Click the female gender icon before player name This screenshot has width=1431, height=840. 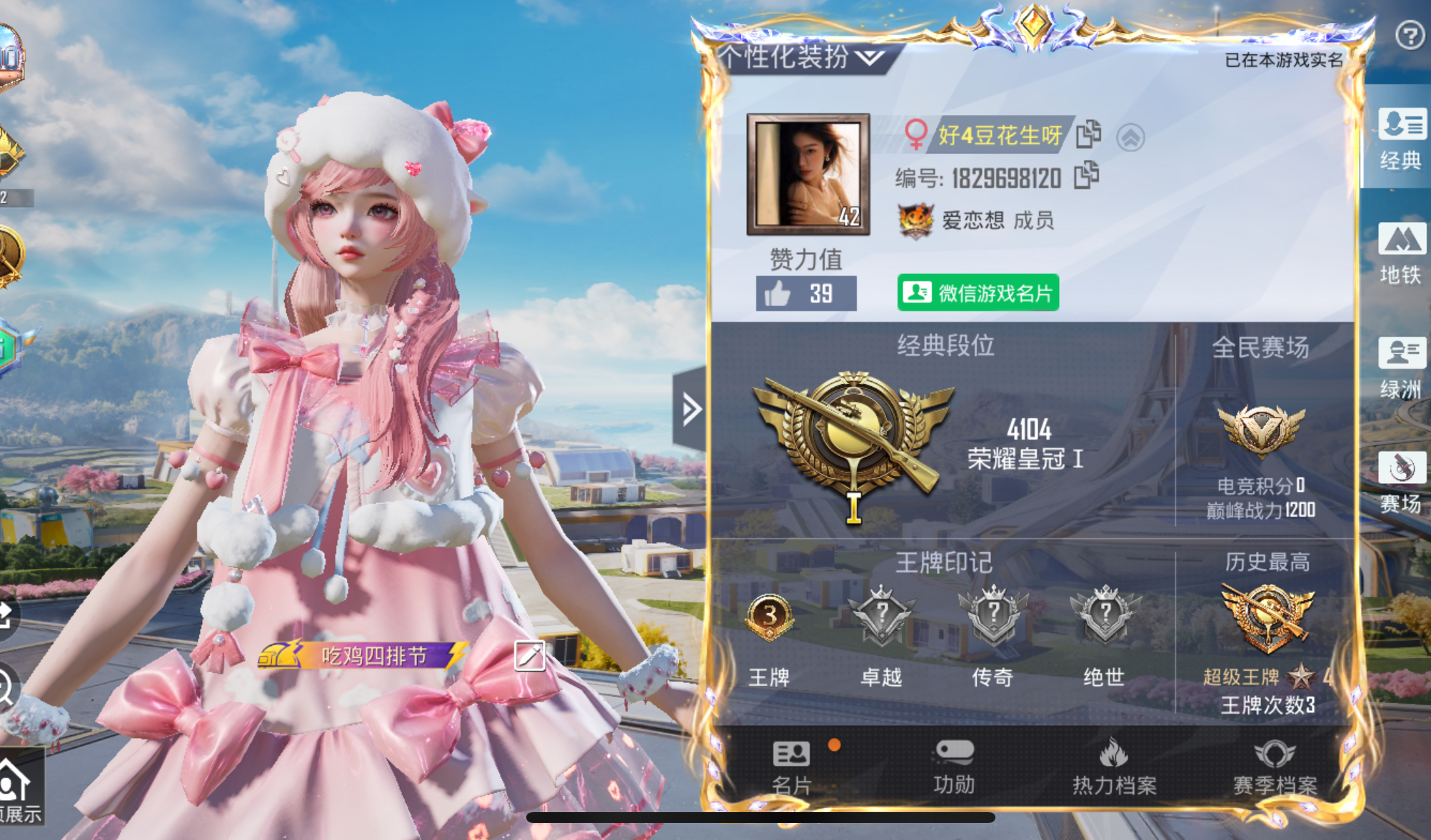click(x=918, y=133)
